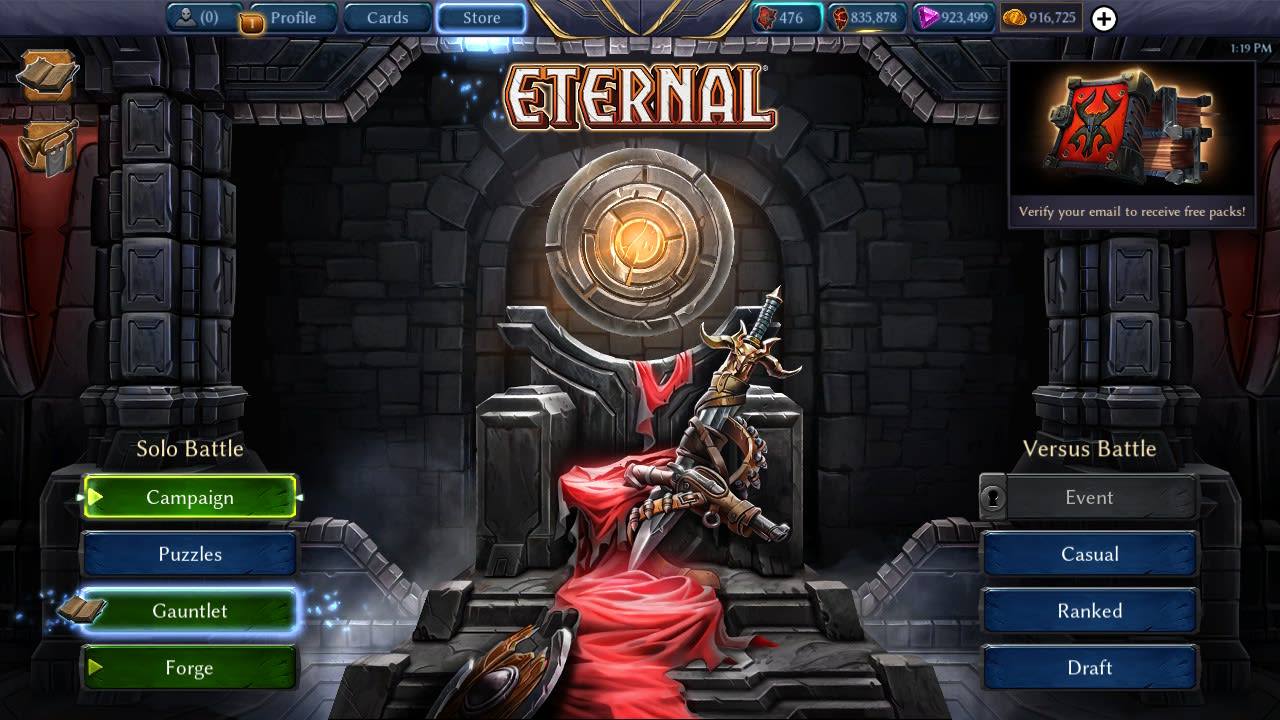Queue for a Ranked match
The width and height of the screenshot is (1280, 720).
1090,611
